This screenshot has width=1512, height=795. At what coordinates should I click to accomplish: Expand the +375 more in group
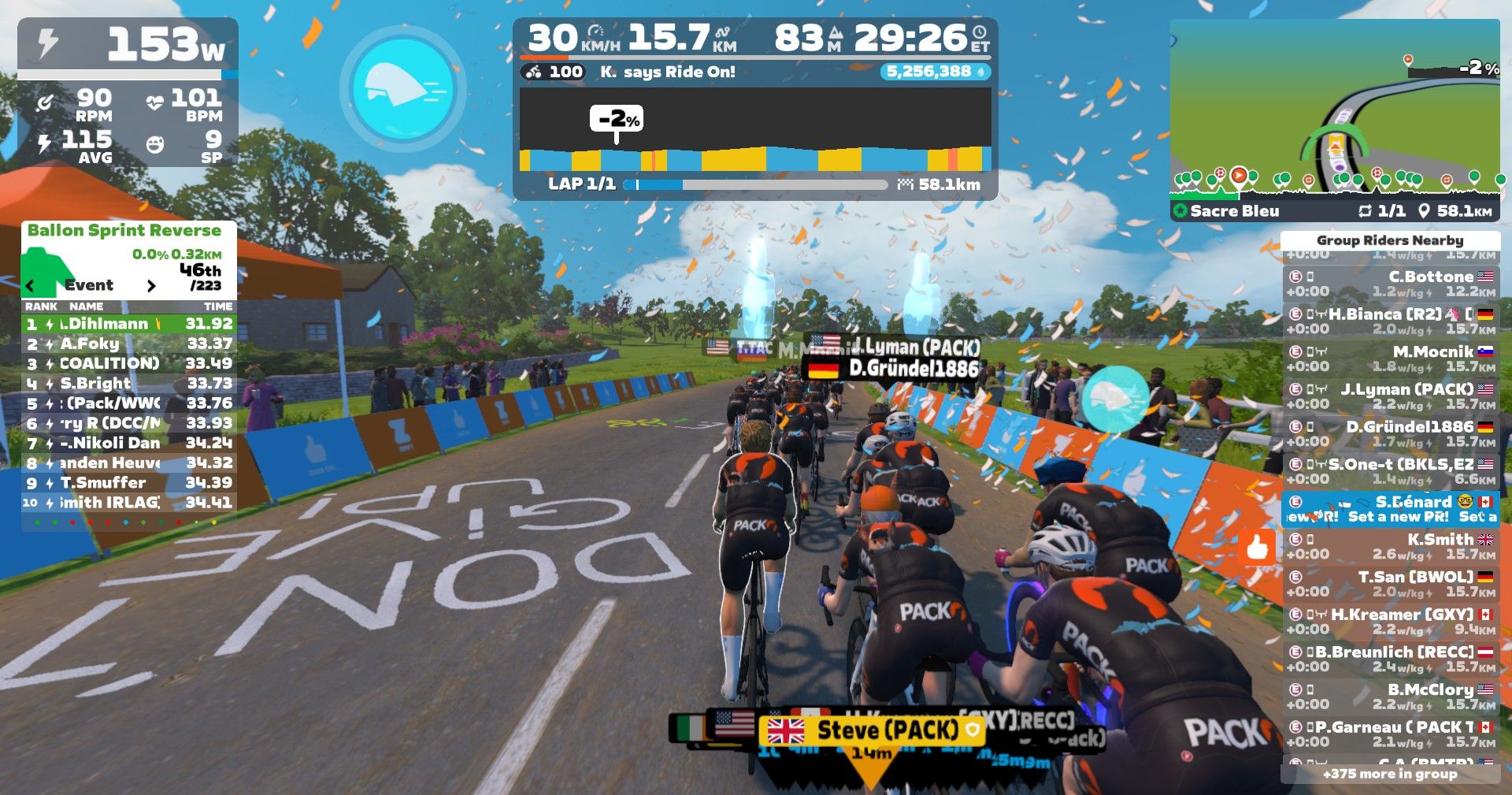pyautogui.click(x=1390, y=774)
